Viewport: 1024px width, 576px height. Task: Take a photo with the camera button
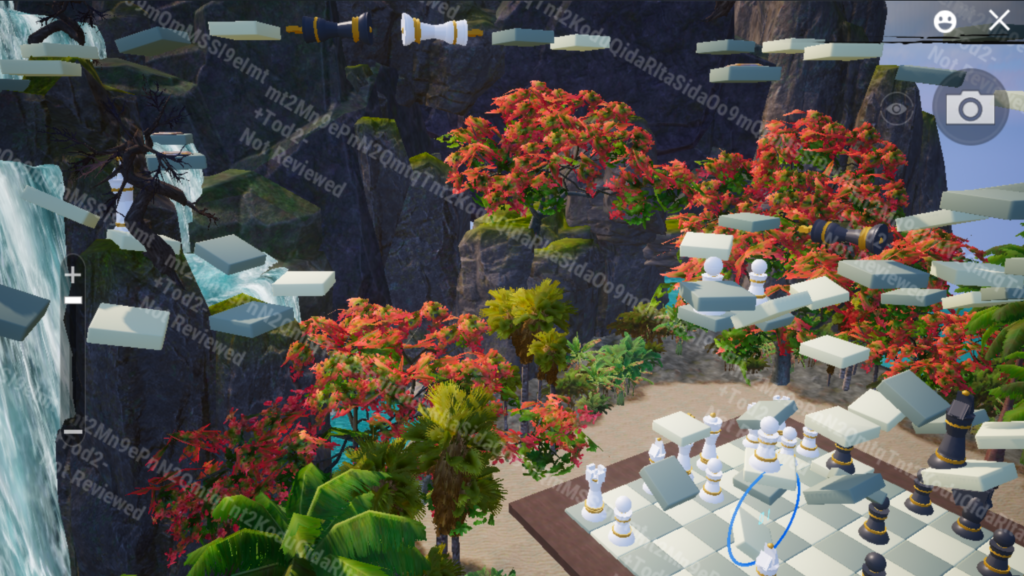(x=969, y=108)
